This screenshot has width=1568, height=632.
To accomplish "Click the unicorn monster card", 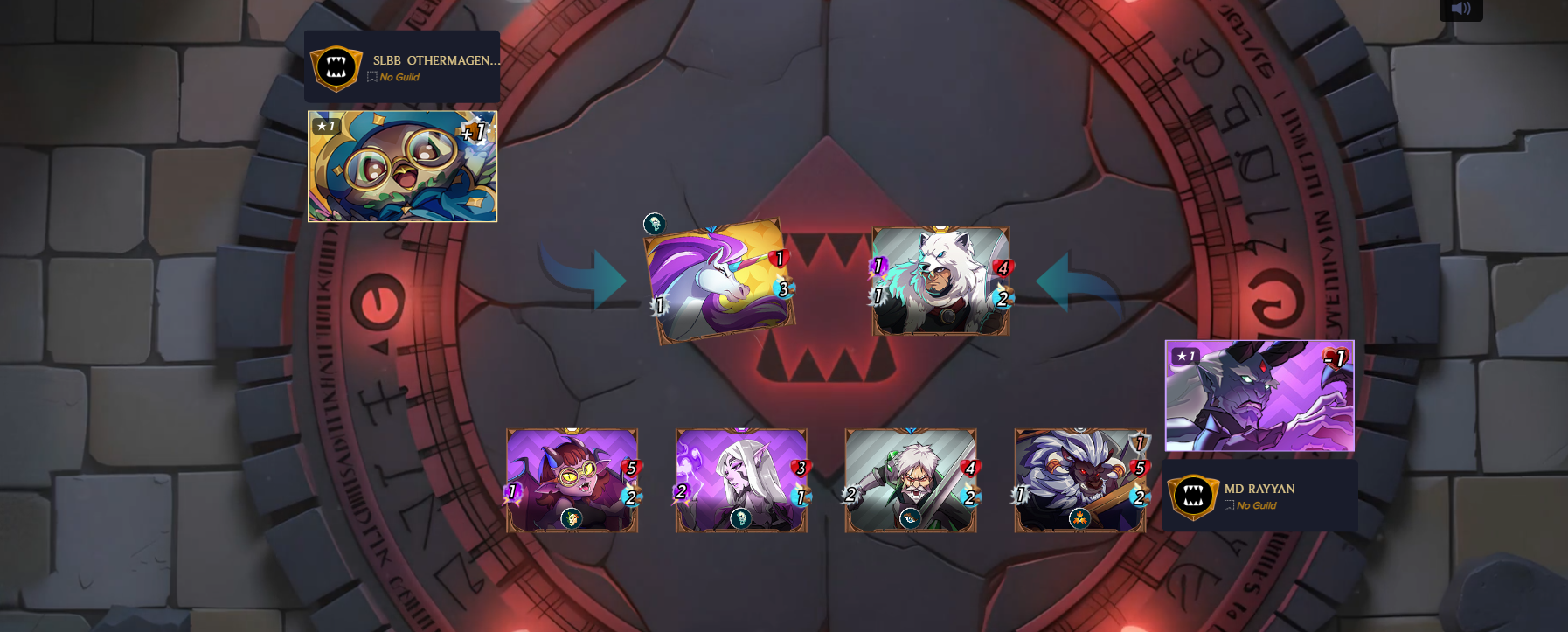I will tap(718, 281).
